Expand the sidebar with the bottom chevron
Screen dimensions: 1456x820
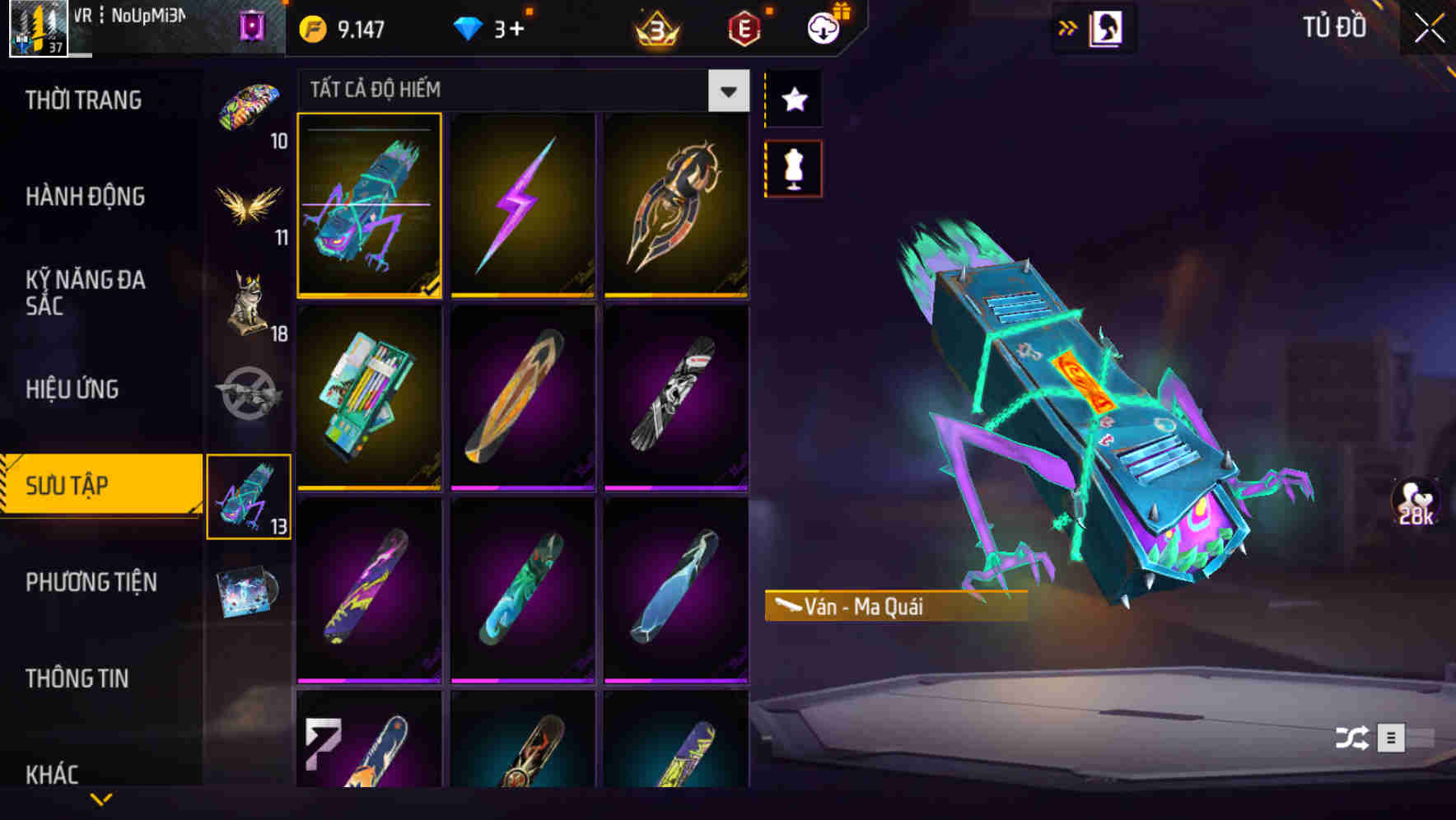(x=100, y=799)
